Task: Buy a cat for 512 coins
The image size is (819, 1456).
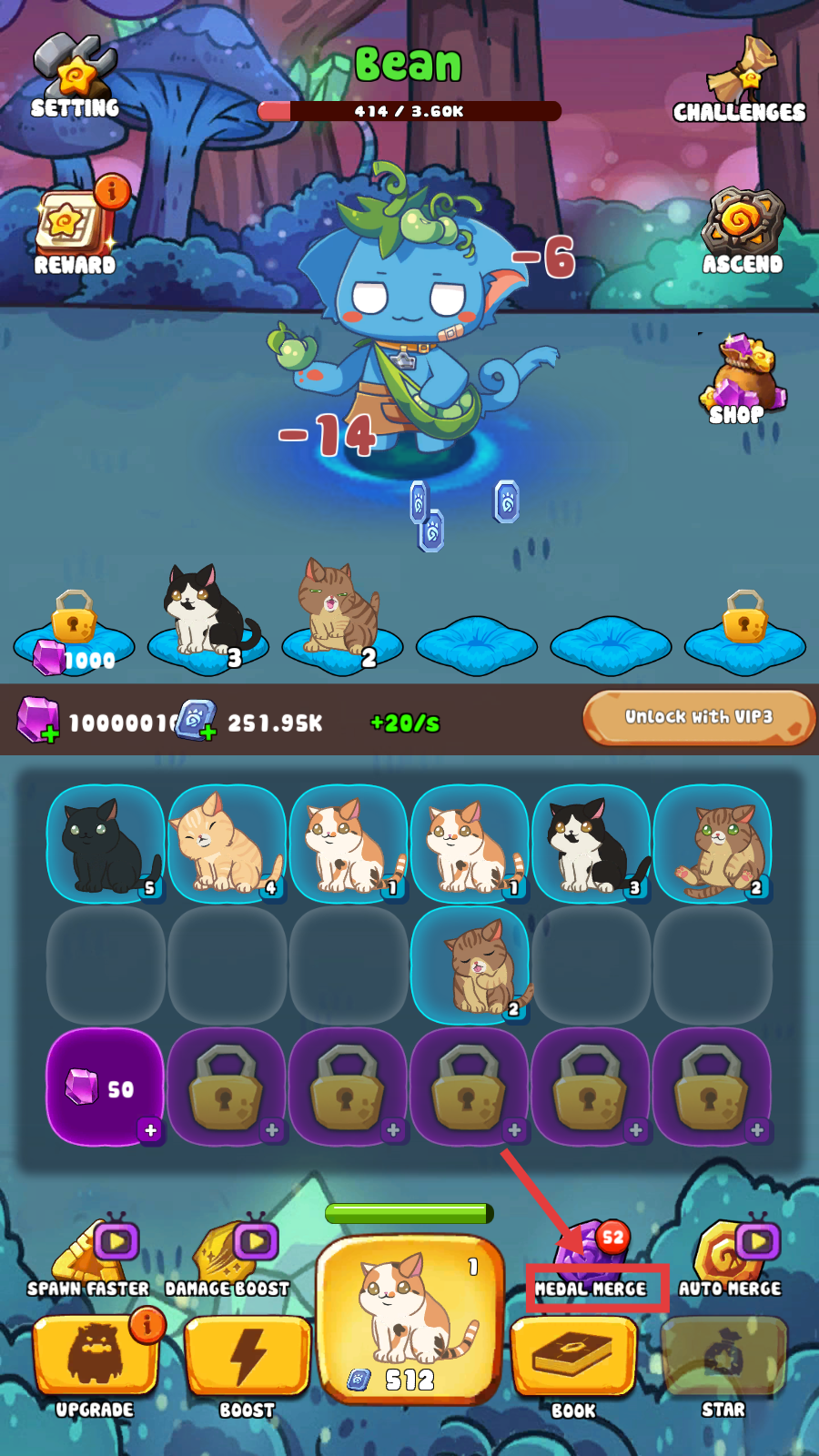Action: [x=409, y=1318]
